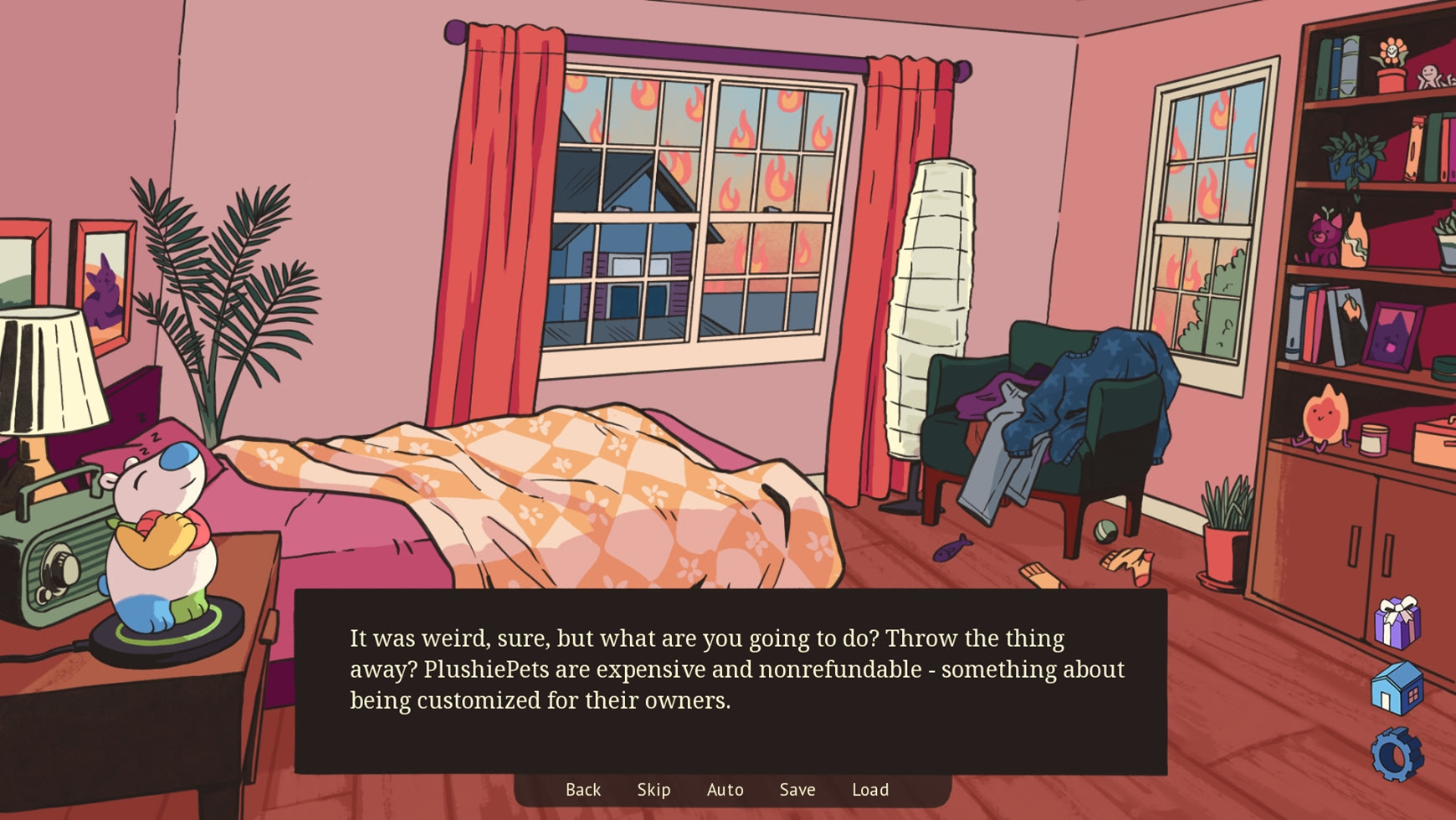Screen dimensions: 1456x820
Task: Open the Save game screen
Action: click(x=797, y=789)
